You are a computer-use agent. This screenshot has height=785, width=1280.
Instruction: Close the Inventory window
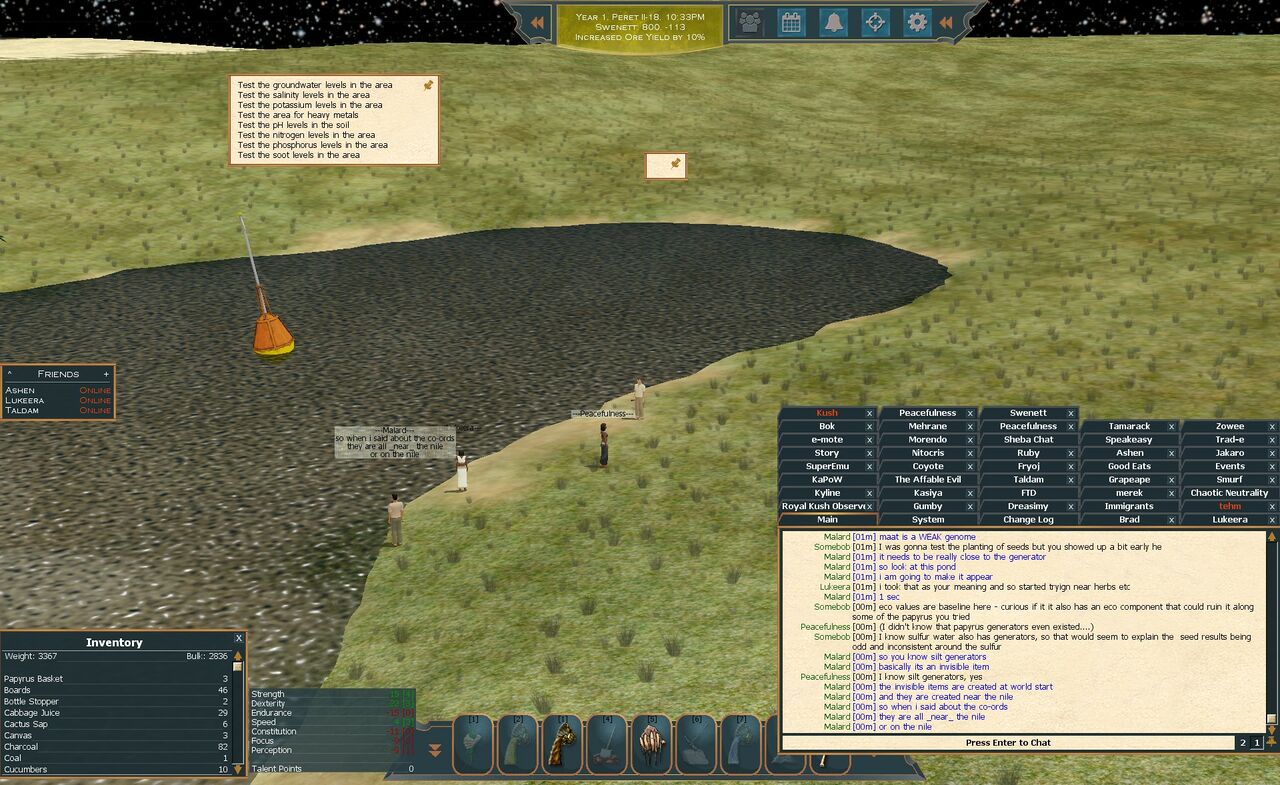click(238, 638)
